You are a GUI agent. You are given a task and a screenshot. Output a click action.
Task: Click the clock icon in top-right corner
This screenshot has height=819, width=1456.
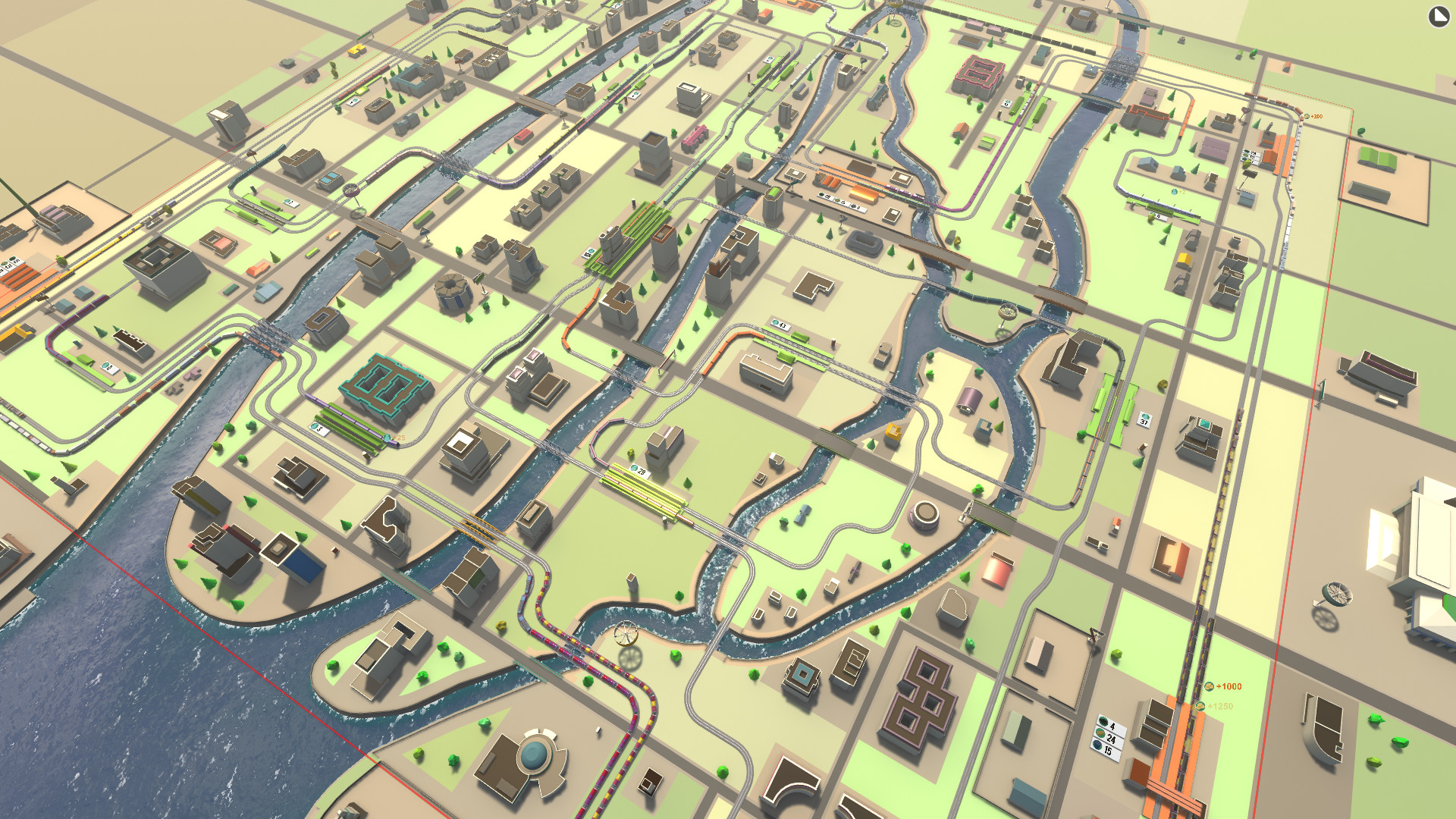(x=1439, y=17)
